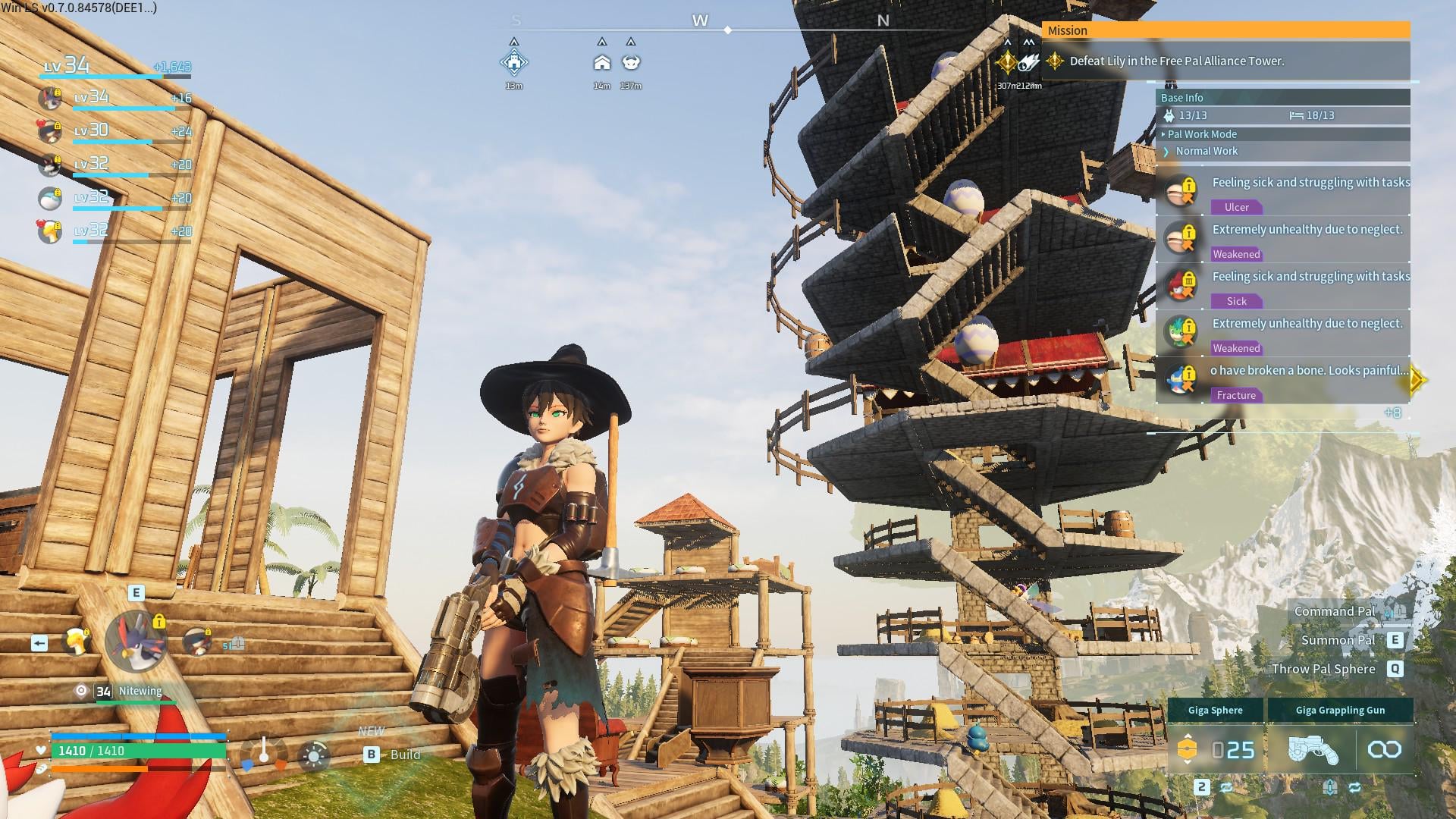Choose the Normal Work mode entry
The width and height of the screenshot is (1456, 819).
[x=1207, y=152]
